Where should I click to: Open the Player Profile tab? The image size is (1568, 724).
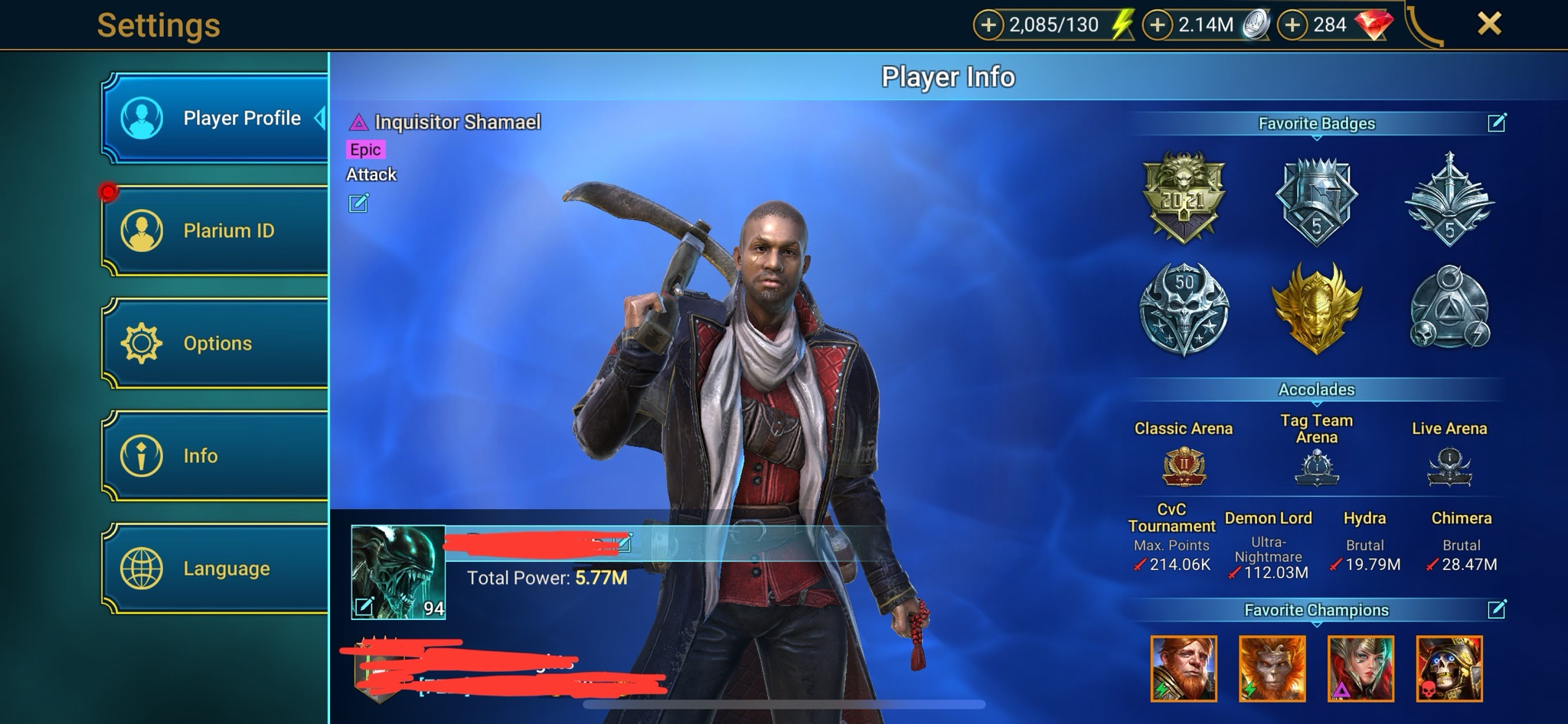pyautogui.click(x=216, y=118)
